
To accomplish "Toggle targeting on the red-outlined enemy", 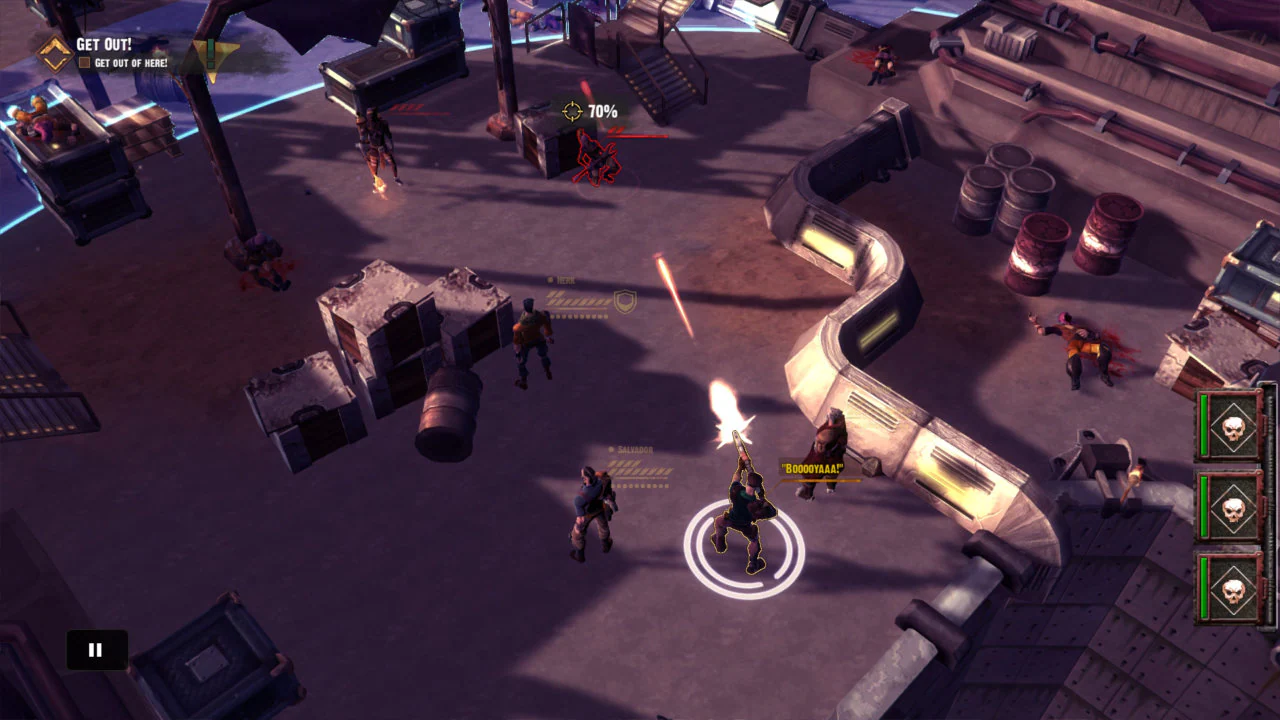I will [595, 160].
